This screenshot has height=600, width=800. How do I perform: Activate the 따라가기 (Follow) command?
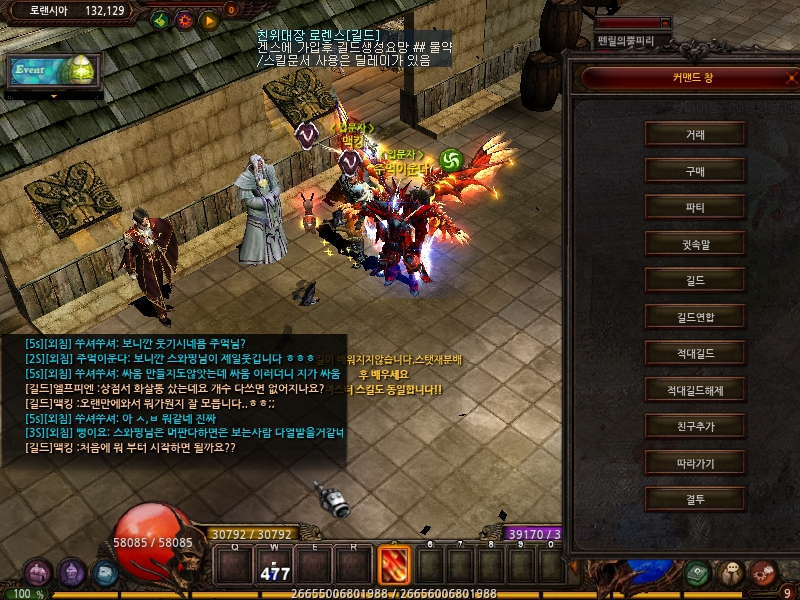pyautogui.click(x=695, y=463)
